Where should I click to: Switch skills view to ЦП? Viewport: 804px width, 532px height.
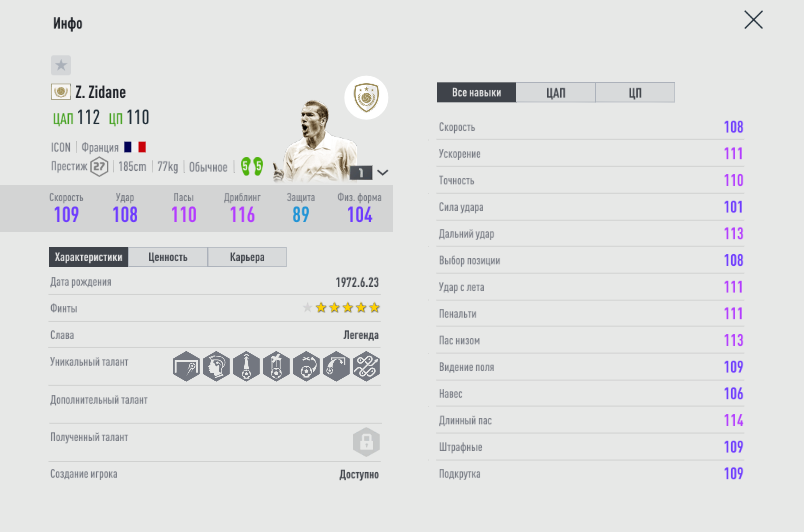point(635,93)
